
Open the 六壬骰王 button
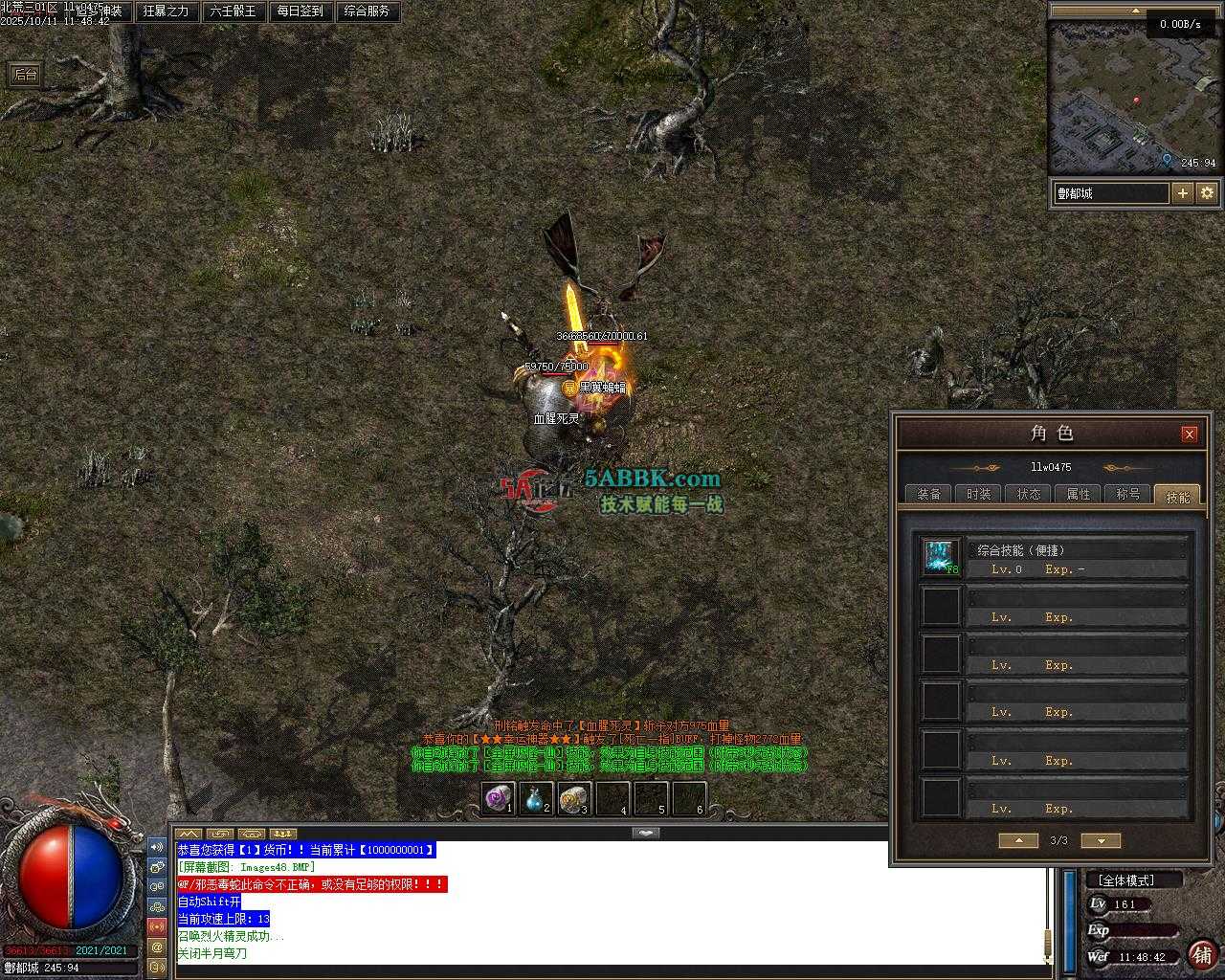(x=233, y=11)
